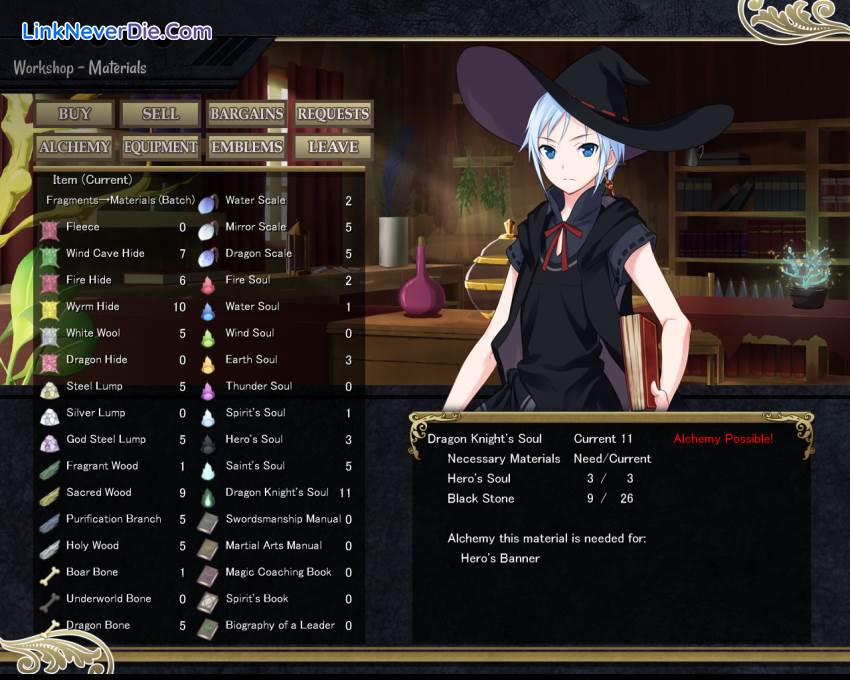Open the BUY shop menu
Screen dimensions: 850x680
pos(74,114)
